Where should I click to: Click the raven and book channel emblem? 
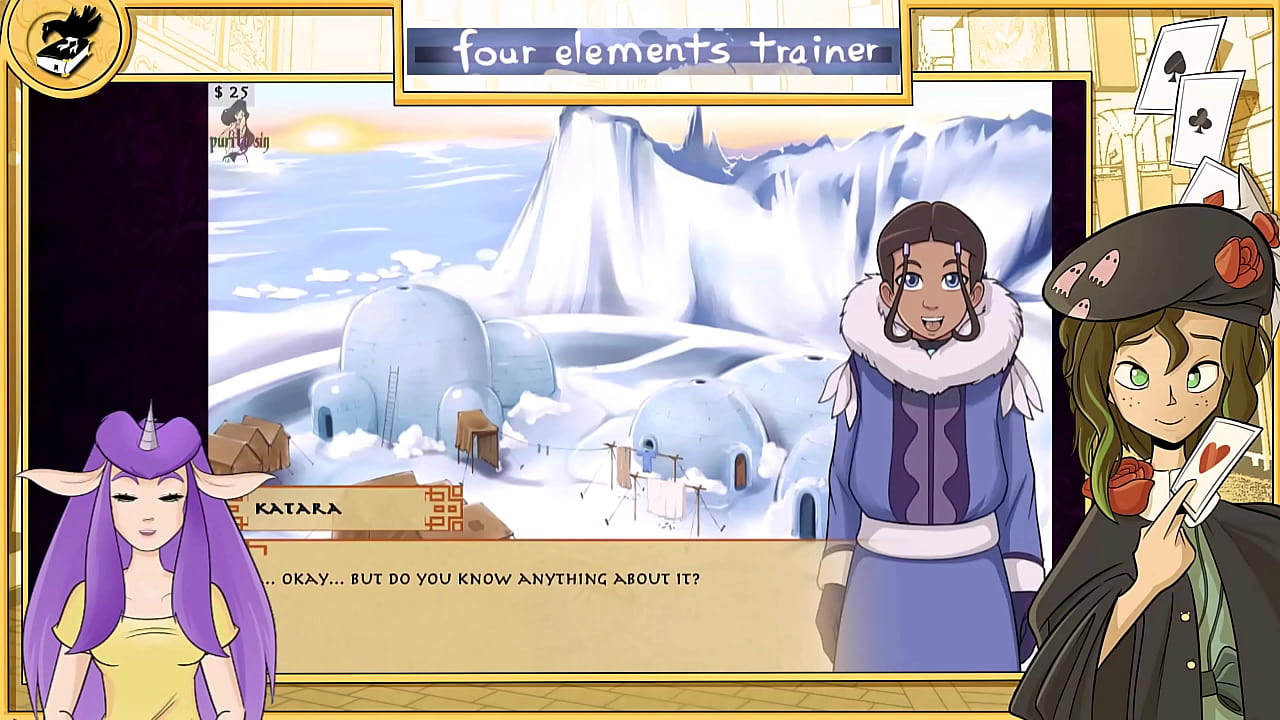pos(65,45)
